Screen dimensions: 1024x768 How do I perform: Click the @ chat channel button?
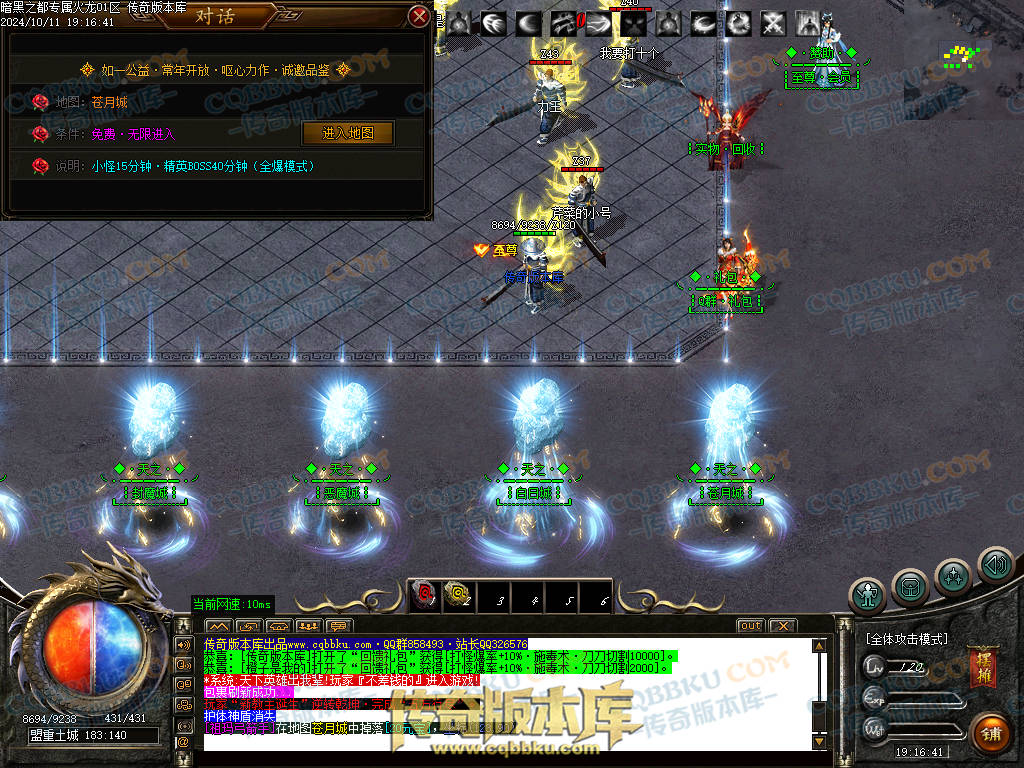click(x=184, y=742)
